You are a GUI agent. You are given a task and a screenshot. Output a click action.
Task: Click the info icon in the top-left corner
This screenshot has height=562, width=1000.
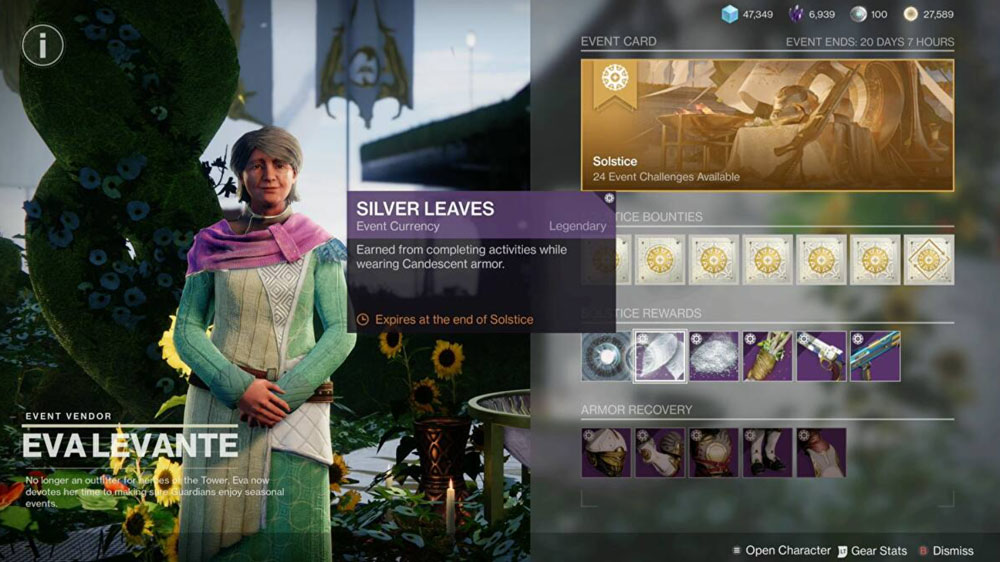(43, 44)
